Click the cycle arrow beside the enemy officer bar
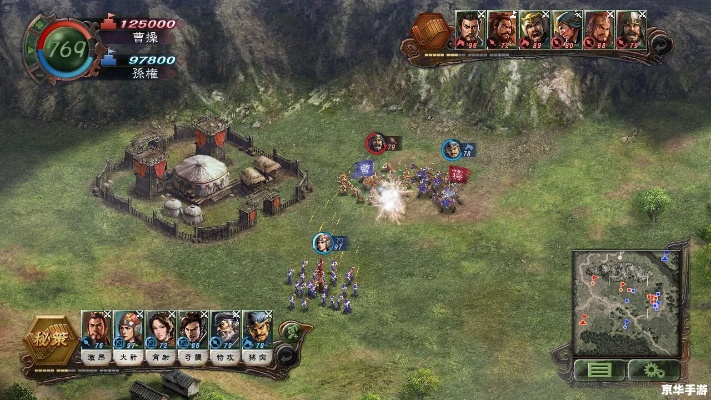The width and height of the screenshot is (711, 400). tap(659, 45)
